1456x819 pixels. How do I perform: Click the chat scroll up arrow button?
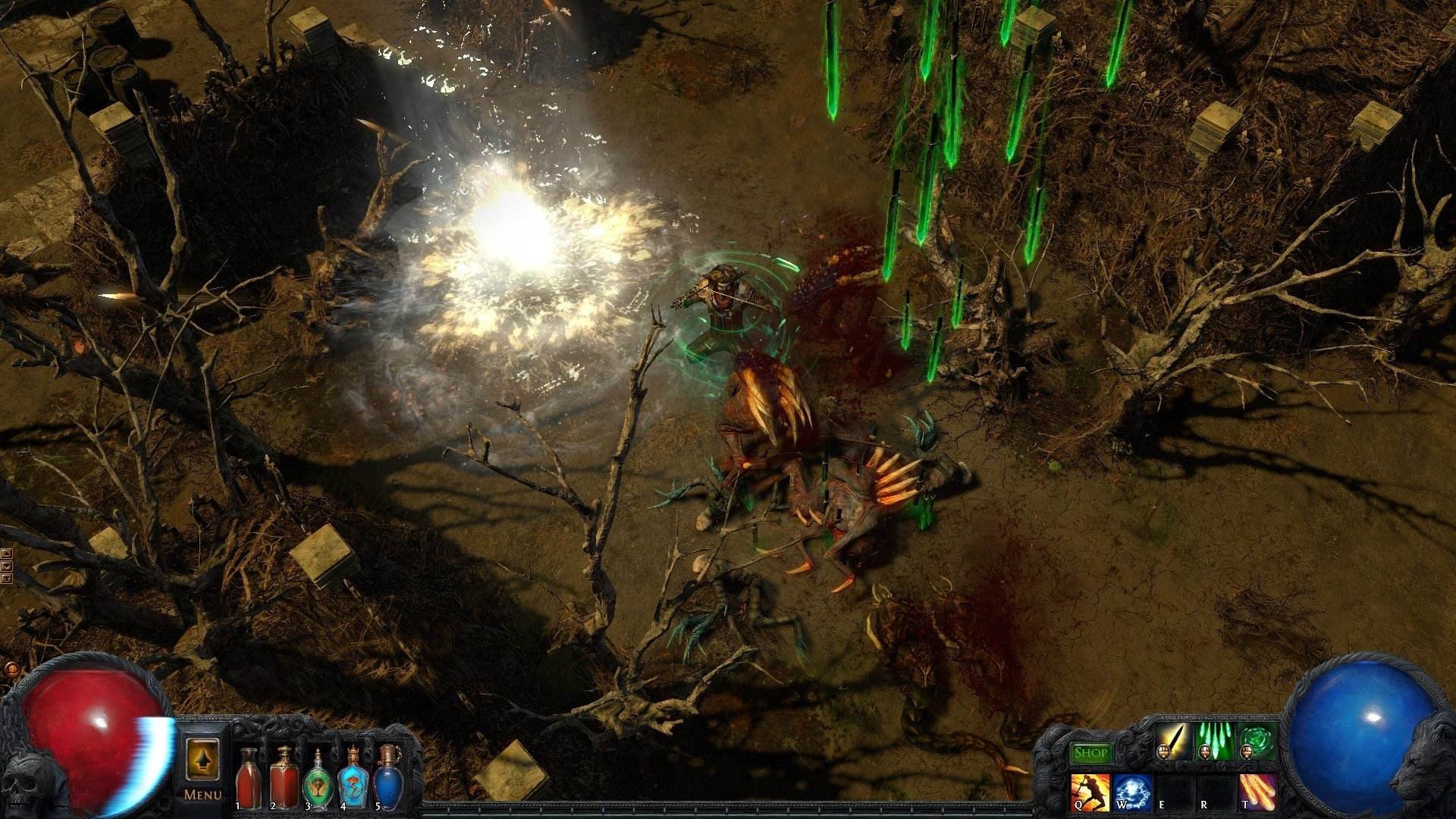point(7,554)
